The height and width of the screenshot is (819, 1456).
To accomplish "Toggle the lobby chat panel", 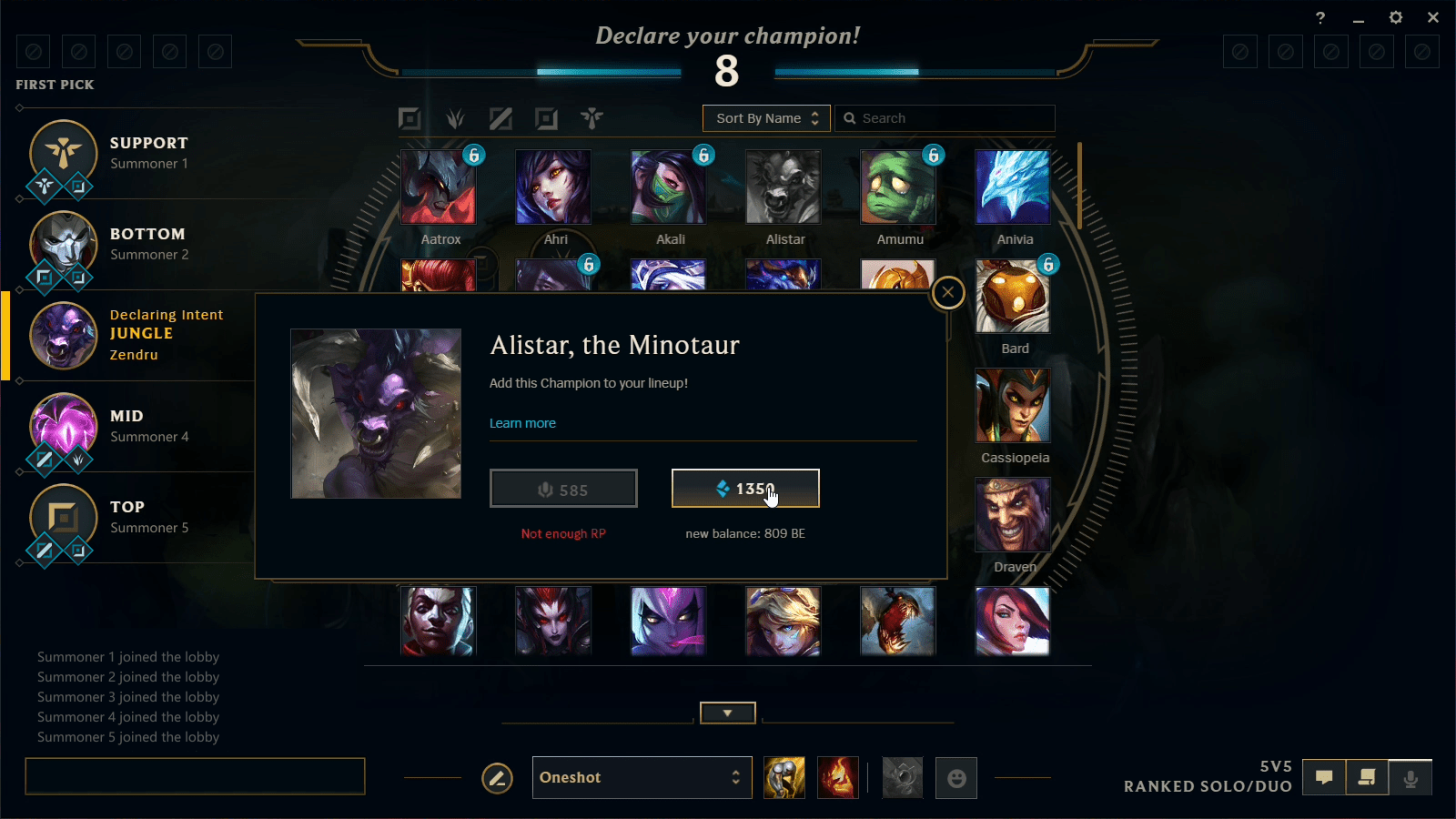I will pos(1323,778).
